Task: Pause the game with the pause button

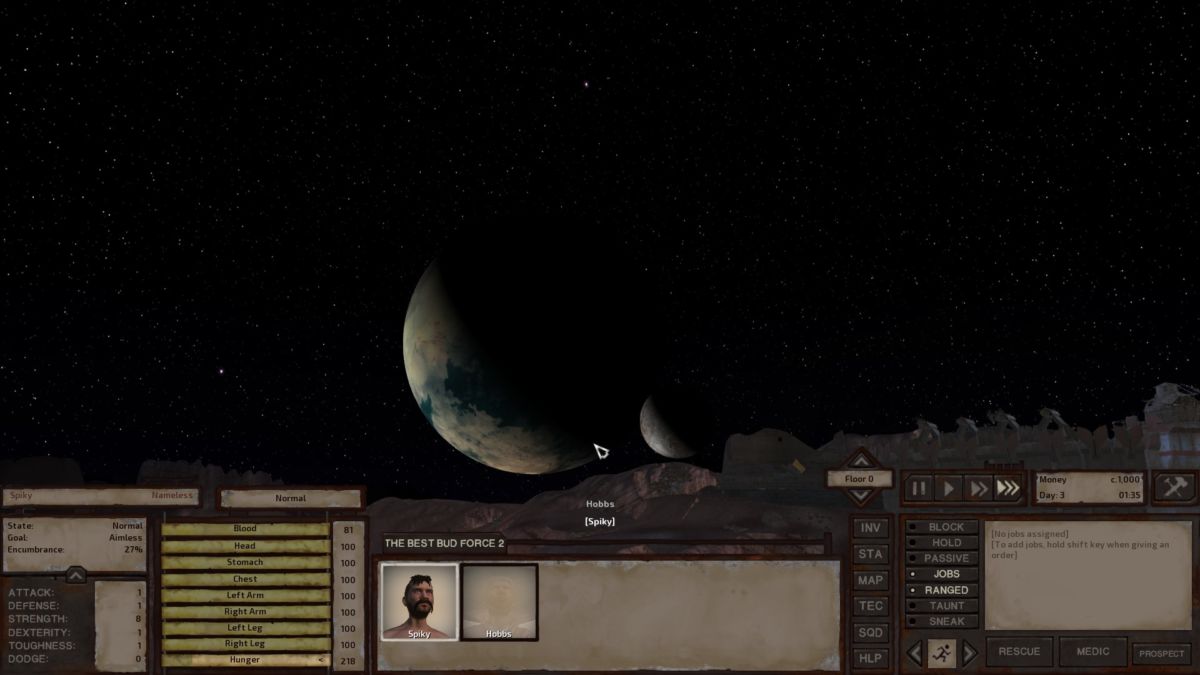Action: click(x=919, y=488)
